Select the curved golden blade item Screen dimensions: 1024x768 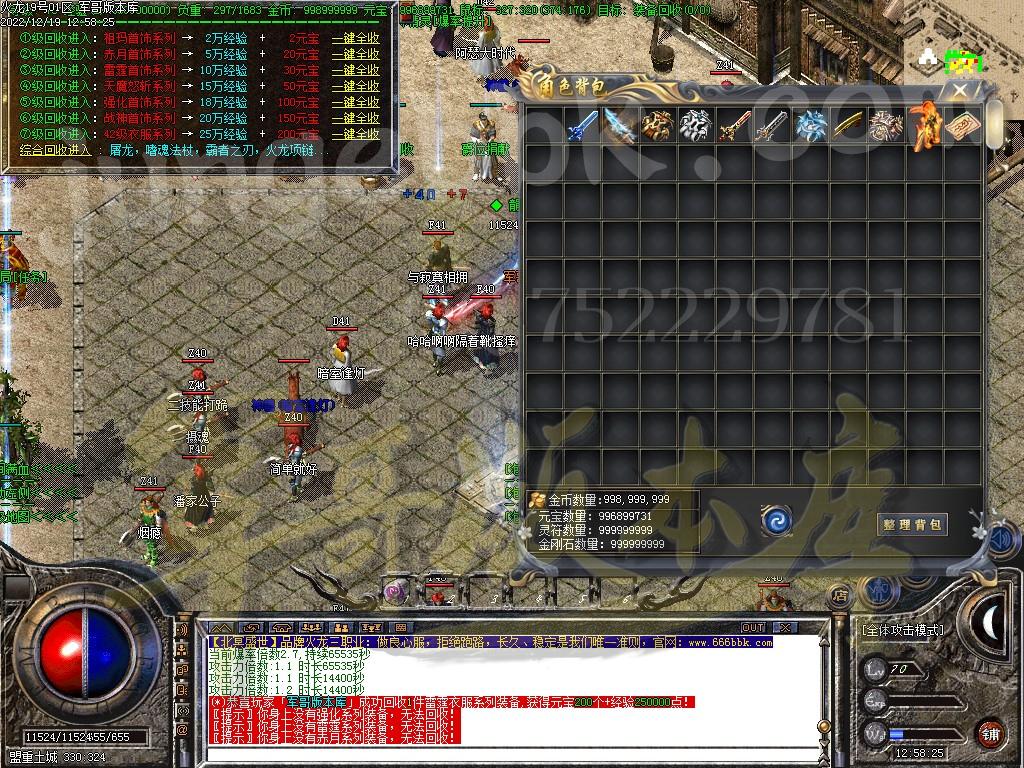[x=848, y=126]
